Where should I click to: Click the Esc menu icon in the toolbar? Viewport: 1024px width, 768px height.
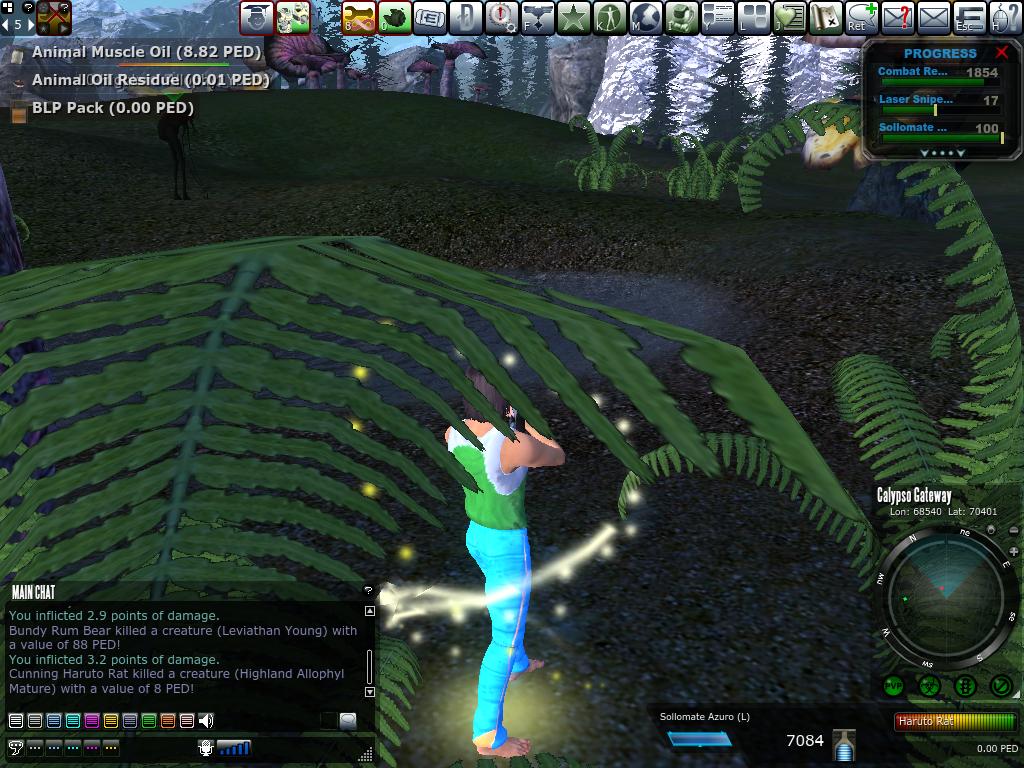tap(969, 17)
